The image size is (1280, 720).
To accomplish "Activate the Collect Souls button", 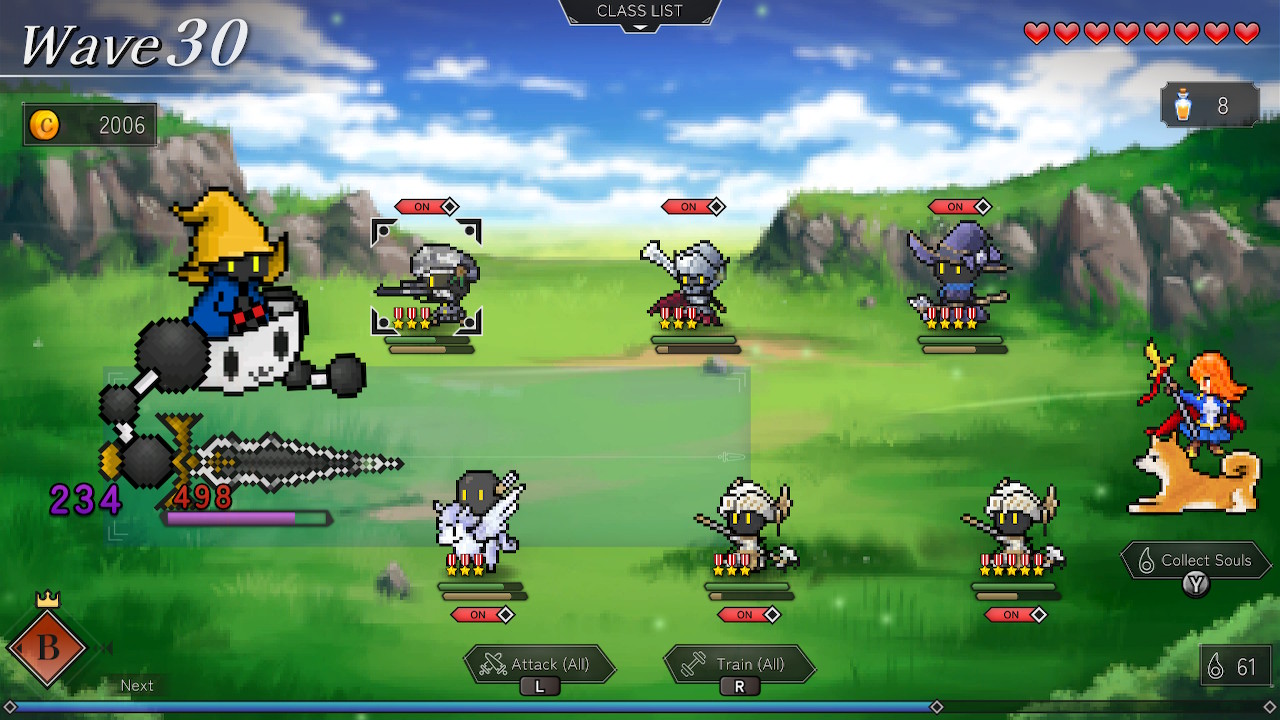I will click(1196, 560).
